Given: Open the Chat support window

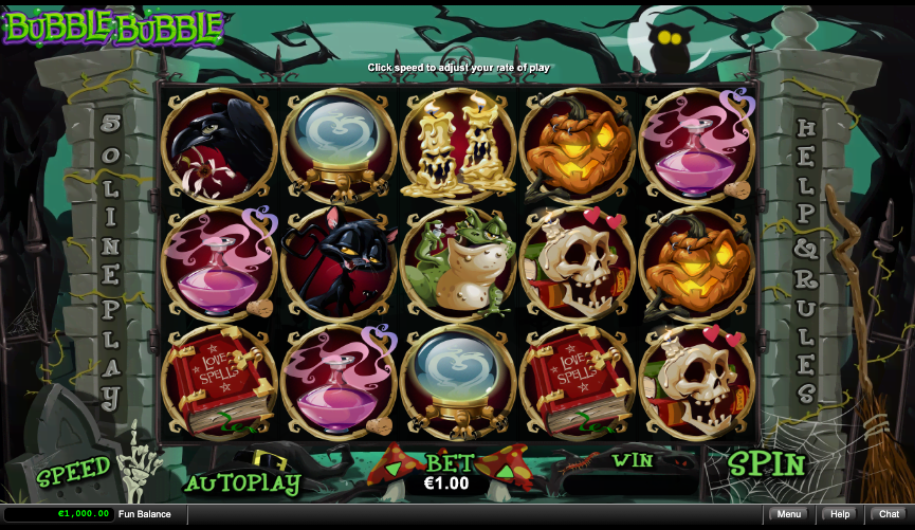Looking at the screenshot, I should 889,514.
